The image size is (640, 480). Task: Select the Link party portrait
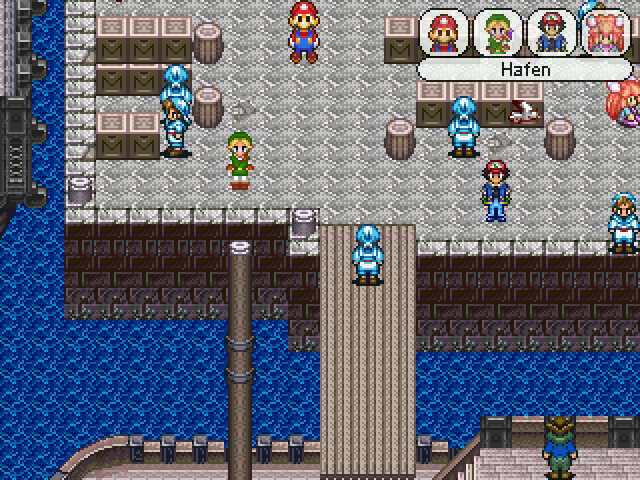pyautogui.click(x=497, y=33)
